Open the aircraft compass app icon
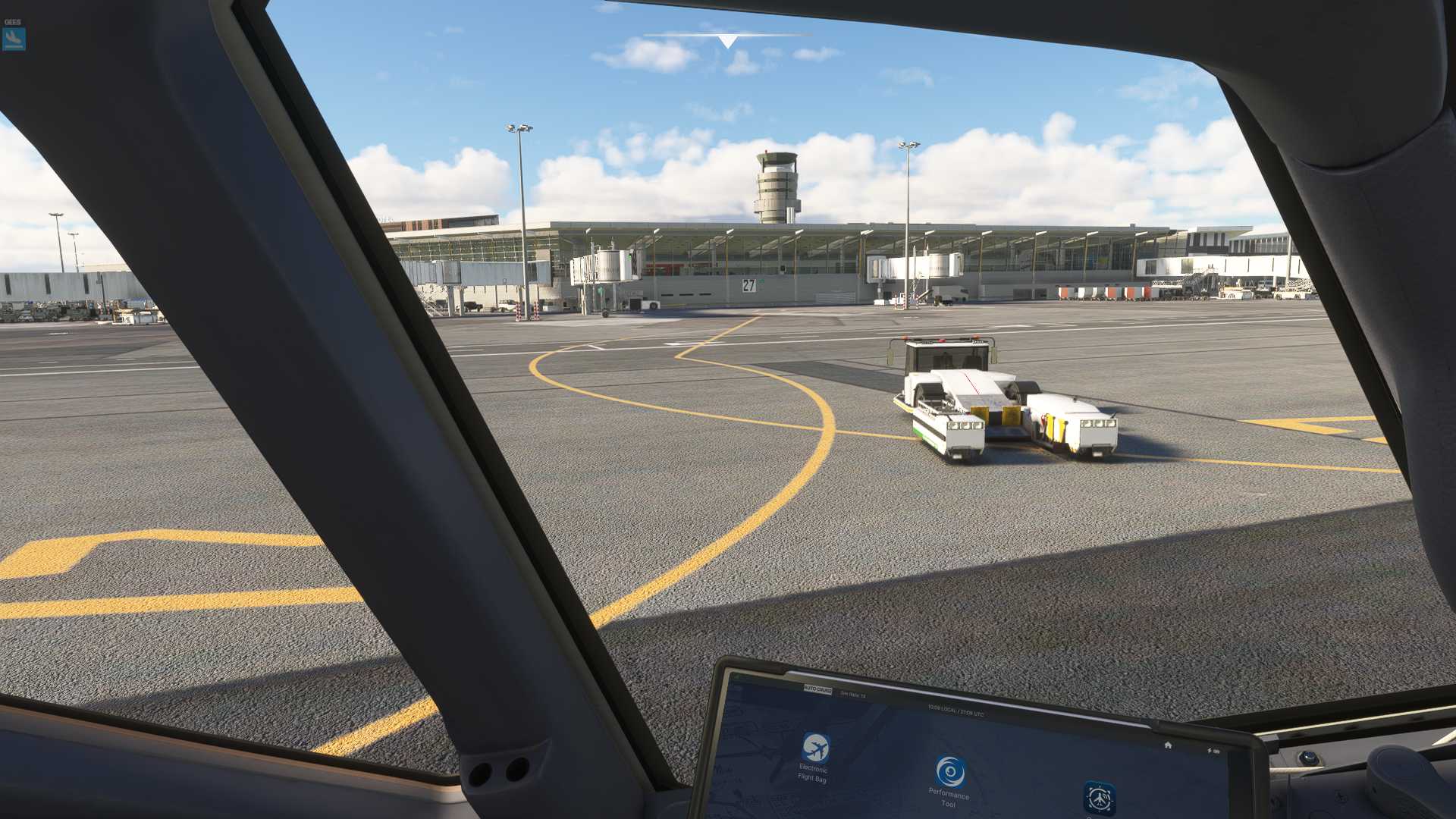The height and width of the screenshot is (819, 1456). 1098,798
